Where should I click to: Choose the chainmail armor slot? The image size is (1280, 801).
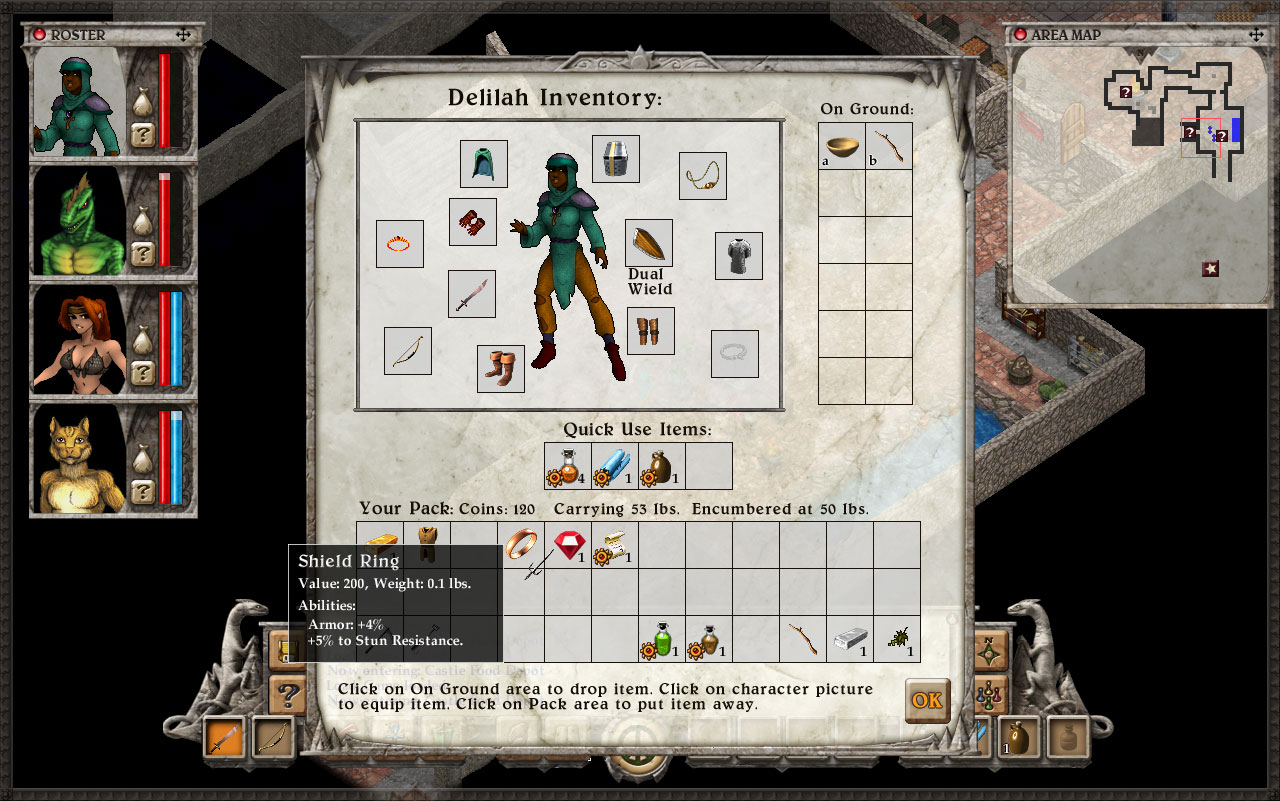pyautogui.click(x=739, y=256)
